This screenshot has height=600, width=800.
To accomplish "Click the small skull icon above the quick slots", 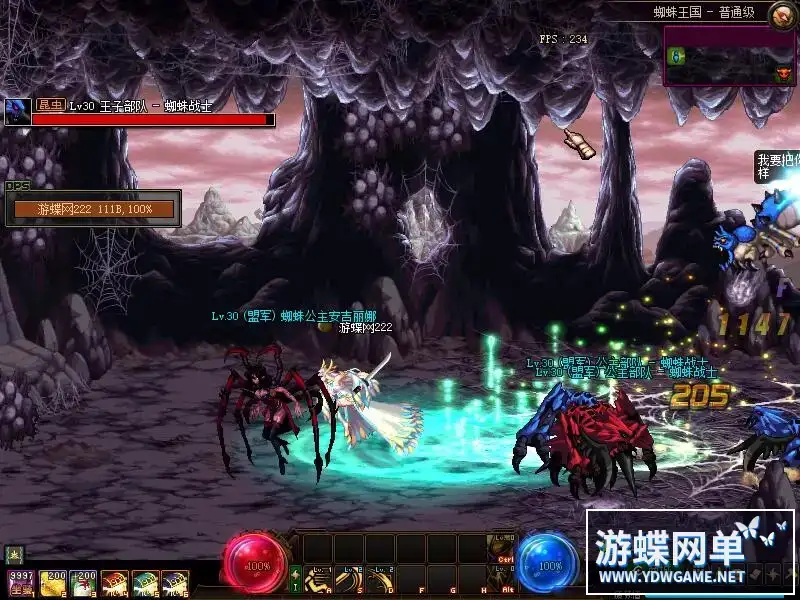I will tap(14, 553).
